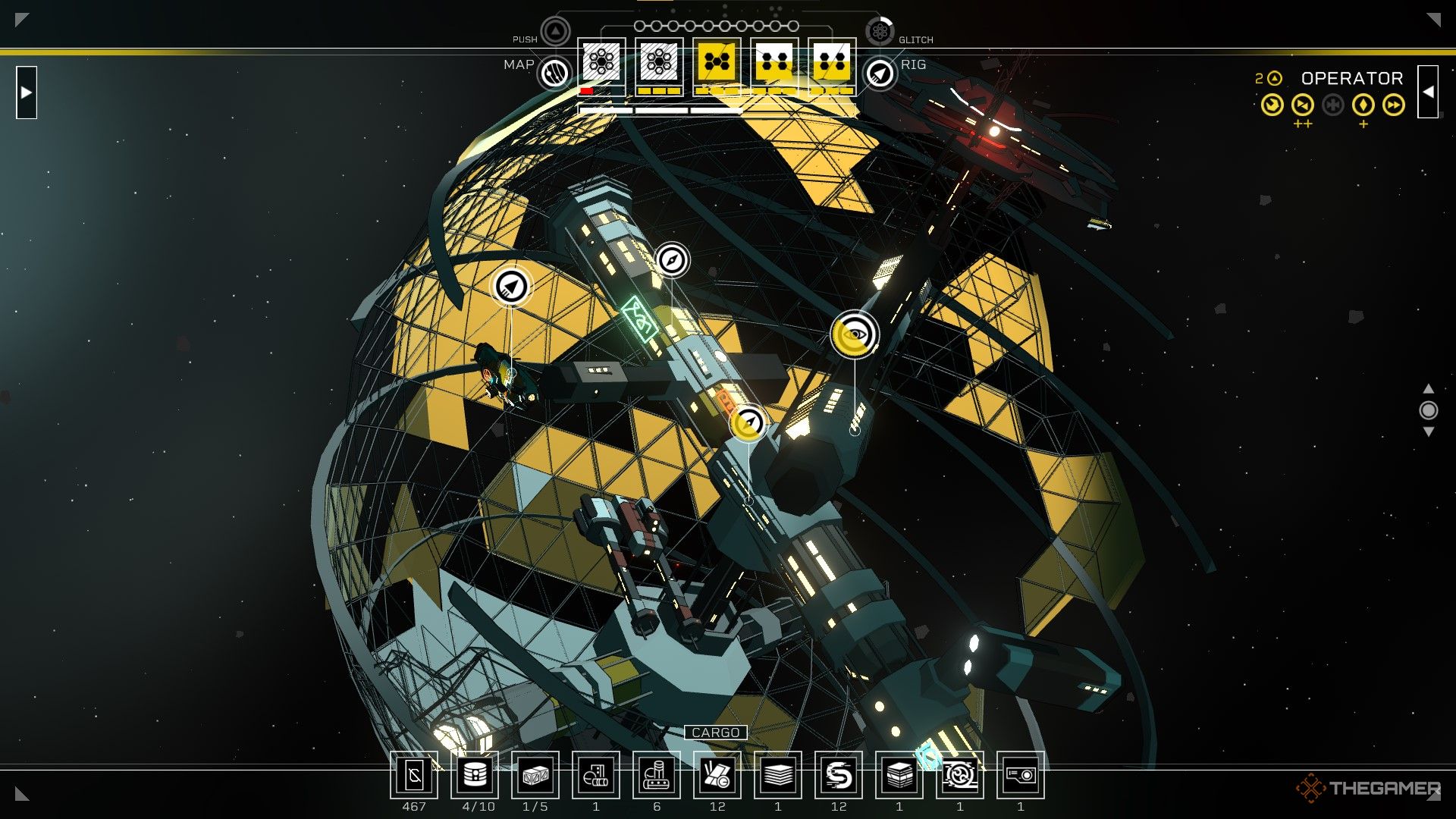This screenshot has width=1456, height=819.
Task: Select the Engineer skill marked ++
Action: click(1301, 105)
